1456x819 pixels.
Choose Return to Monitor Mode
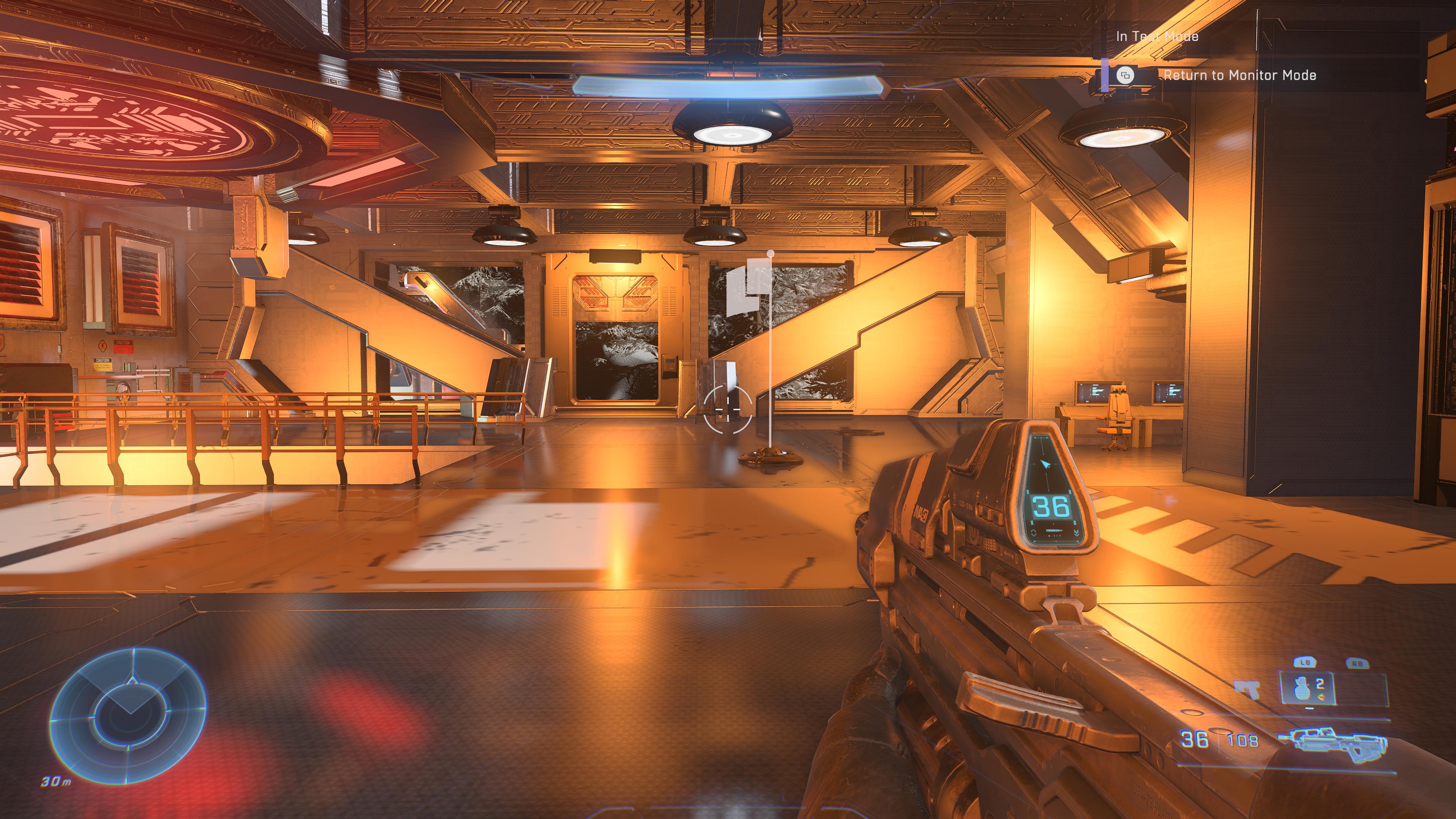(1239, 75)
